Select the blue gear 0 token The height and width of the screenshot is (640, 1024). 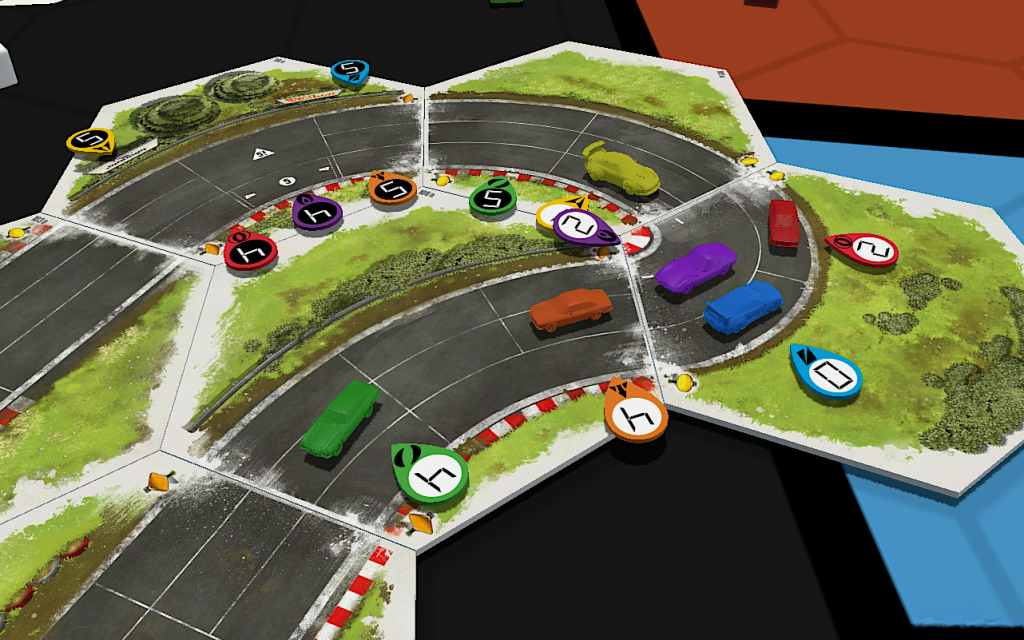pyautogui.click(x=827, y=372)
